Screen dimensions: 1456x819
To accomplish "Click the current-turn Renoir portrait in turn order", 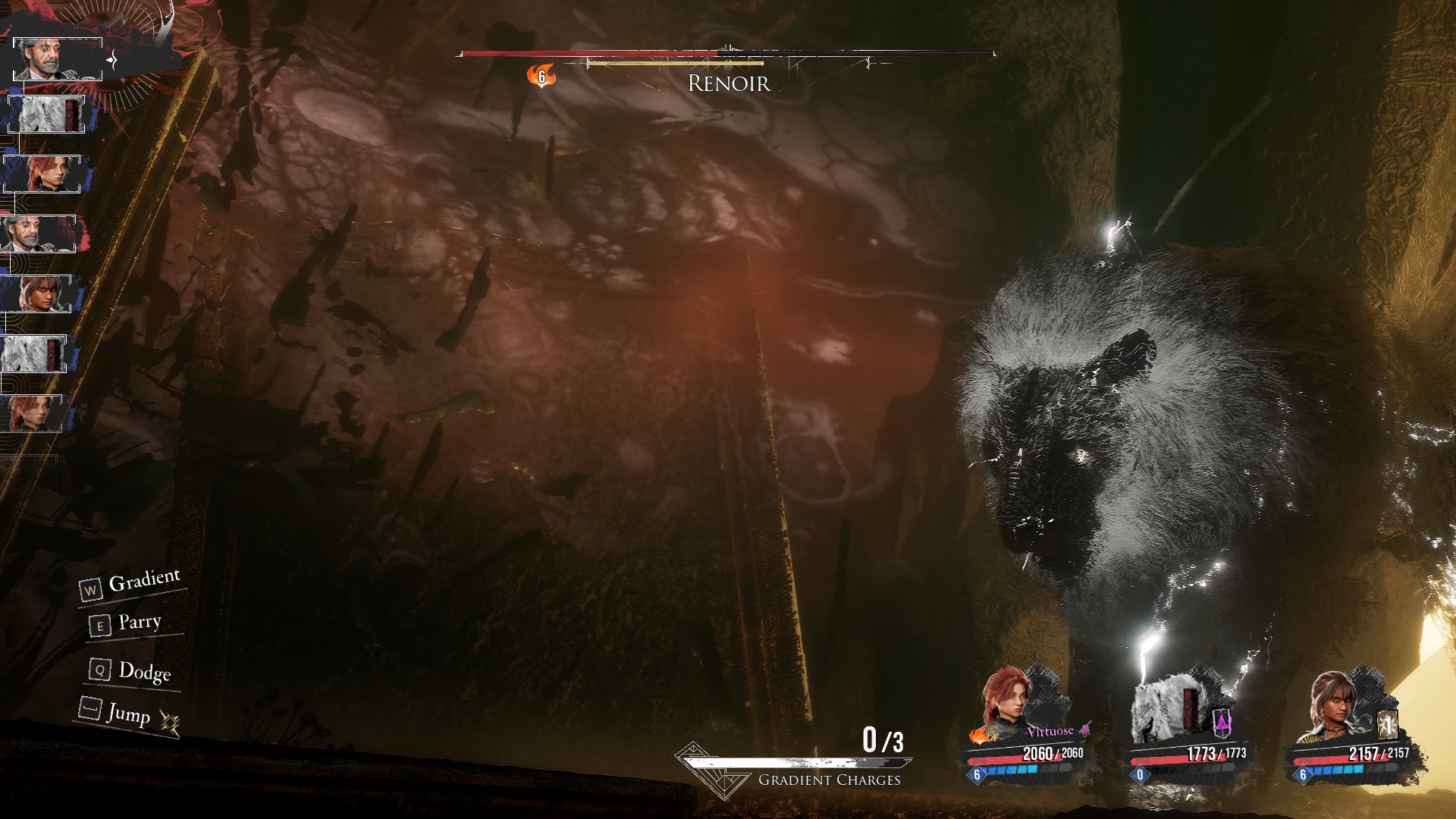I will pos(57,58).
